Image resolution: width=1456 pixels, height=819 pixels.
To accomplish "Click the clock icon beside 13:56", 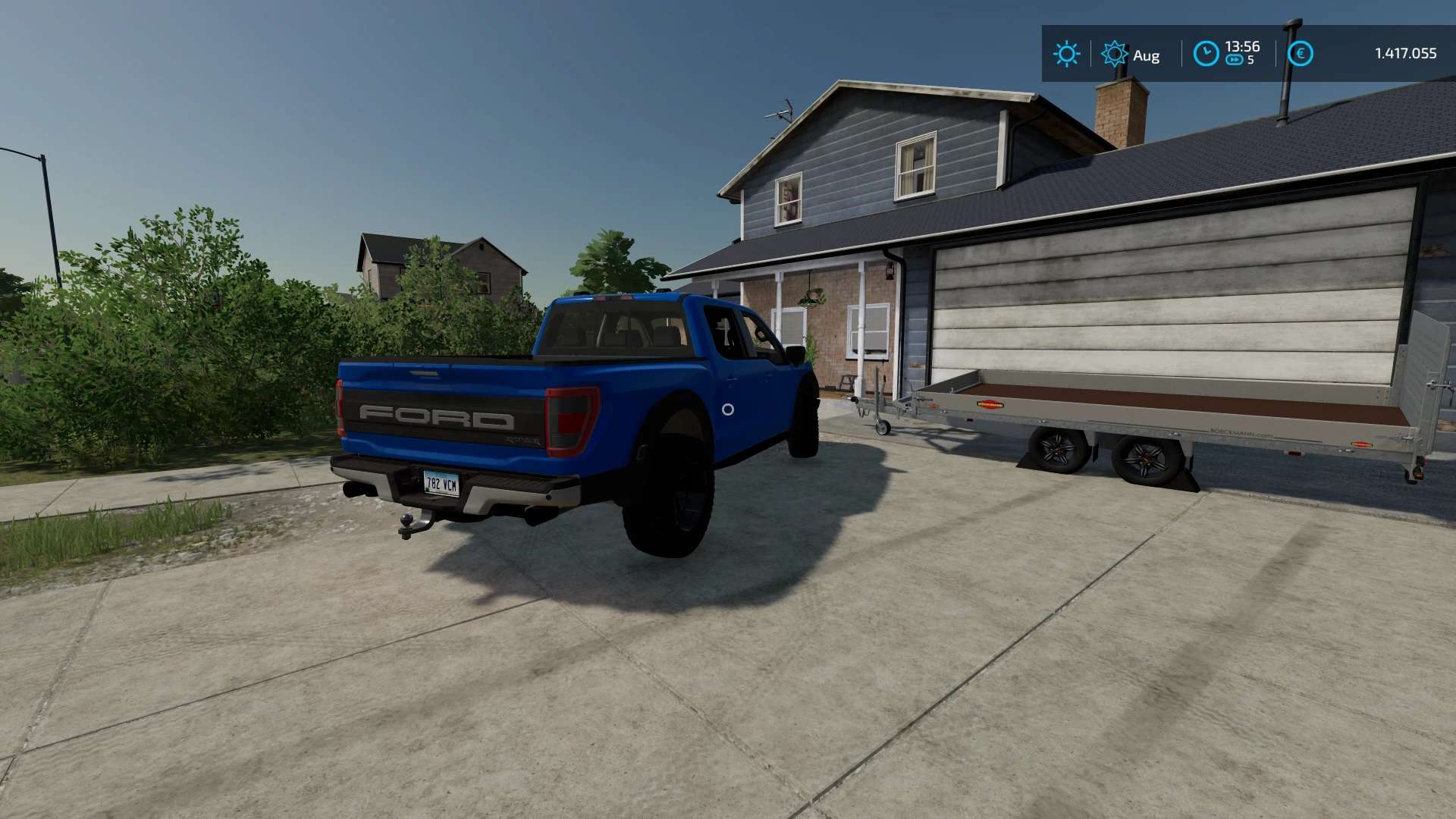I will tap(1206, 54).
